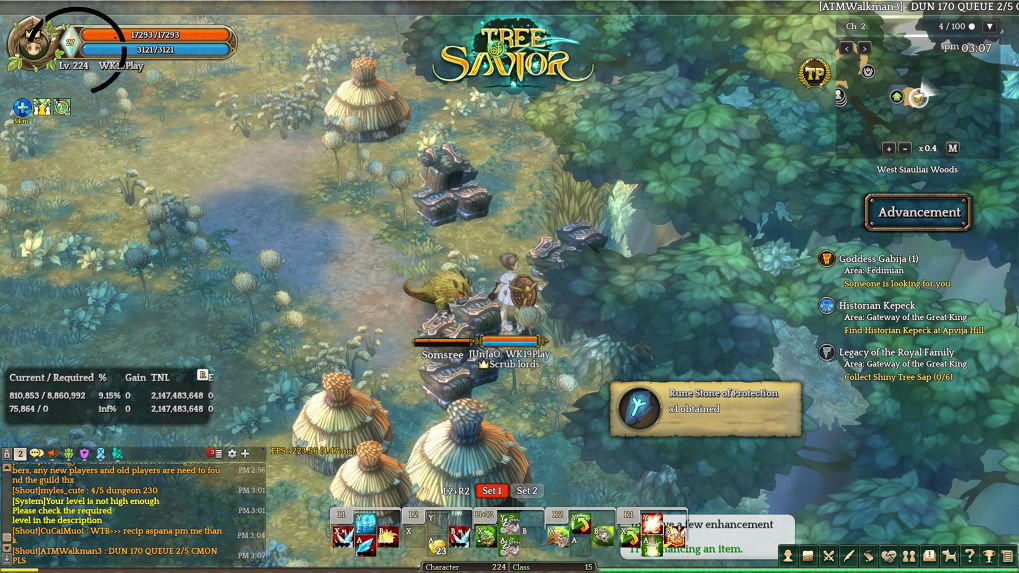Open chat settings gear icon
Image resolution: width=1019 pixels, height=573 pixels.
tap(232, 454)
